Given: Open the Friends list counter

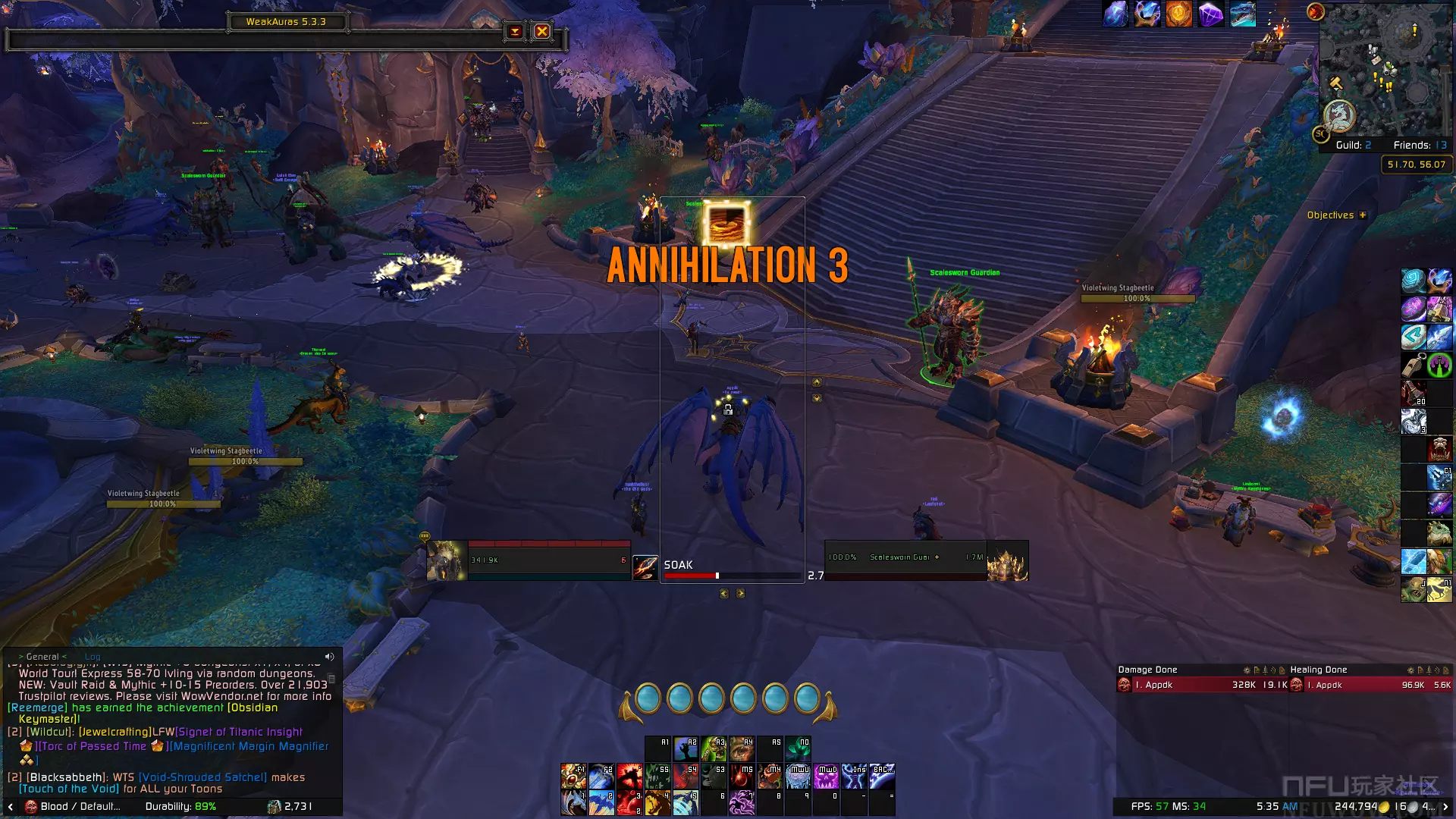Looking at the screenshot, I should coord(1420,145).
